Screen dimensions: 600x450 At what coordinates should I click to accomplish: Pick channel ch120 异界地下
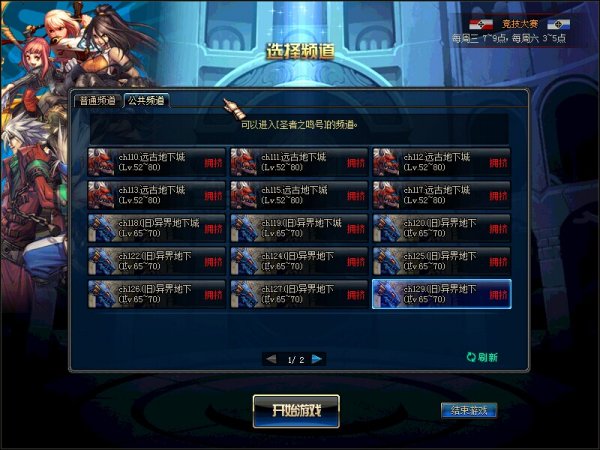(442, 228)
